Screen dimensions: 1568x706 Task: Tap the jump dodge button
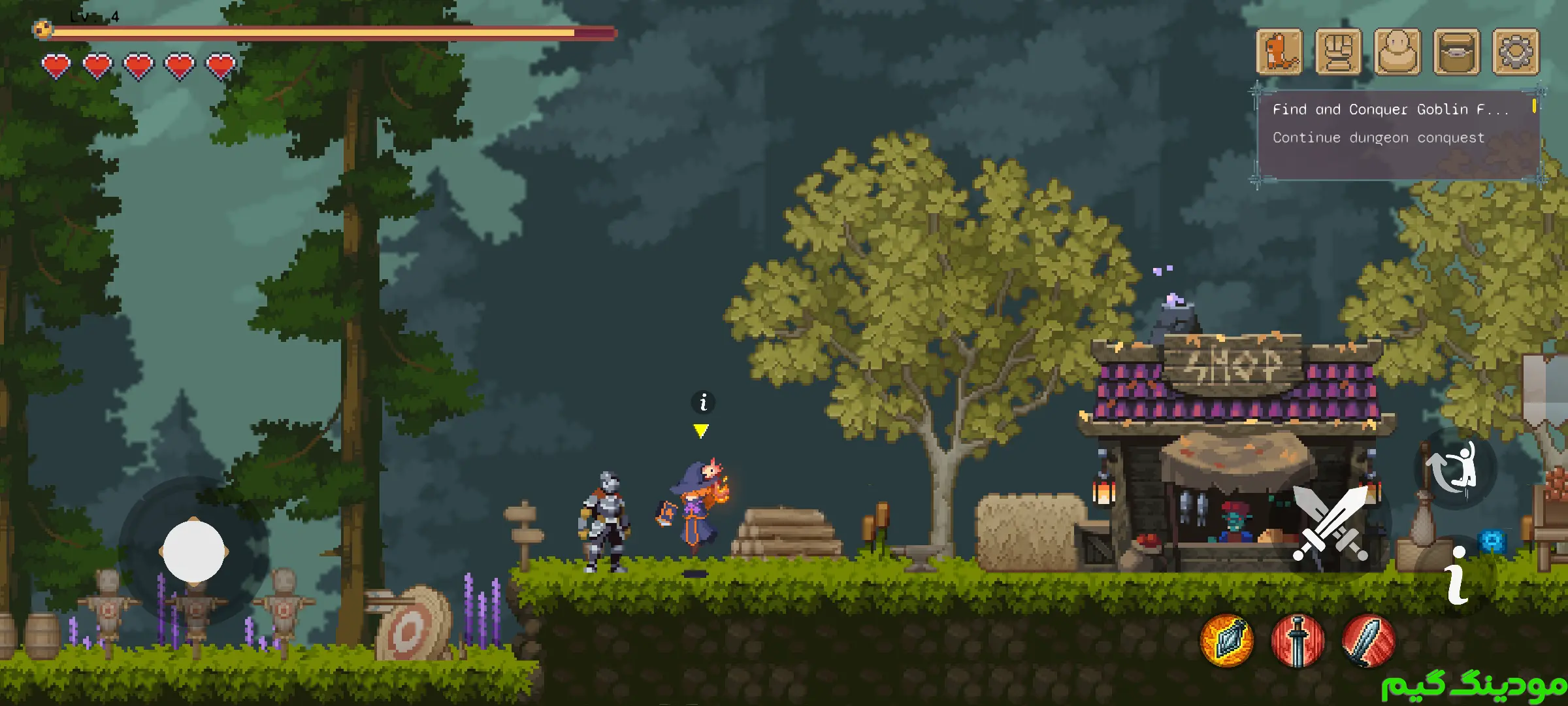coord(1456,468)
